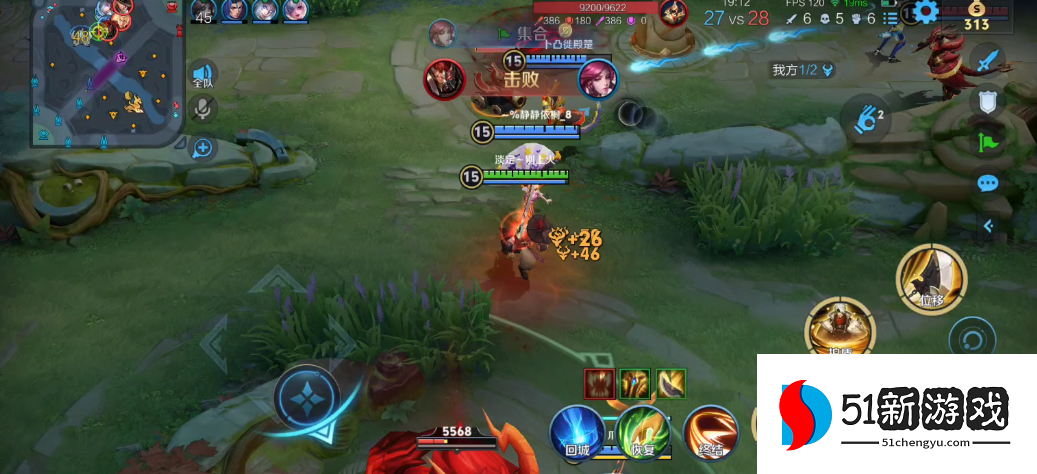Send the green flag gather signal
Viewport: 1037px width, 474px height.
pyautogui.click(x=988, y=142)
